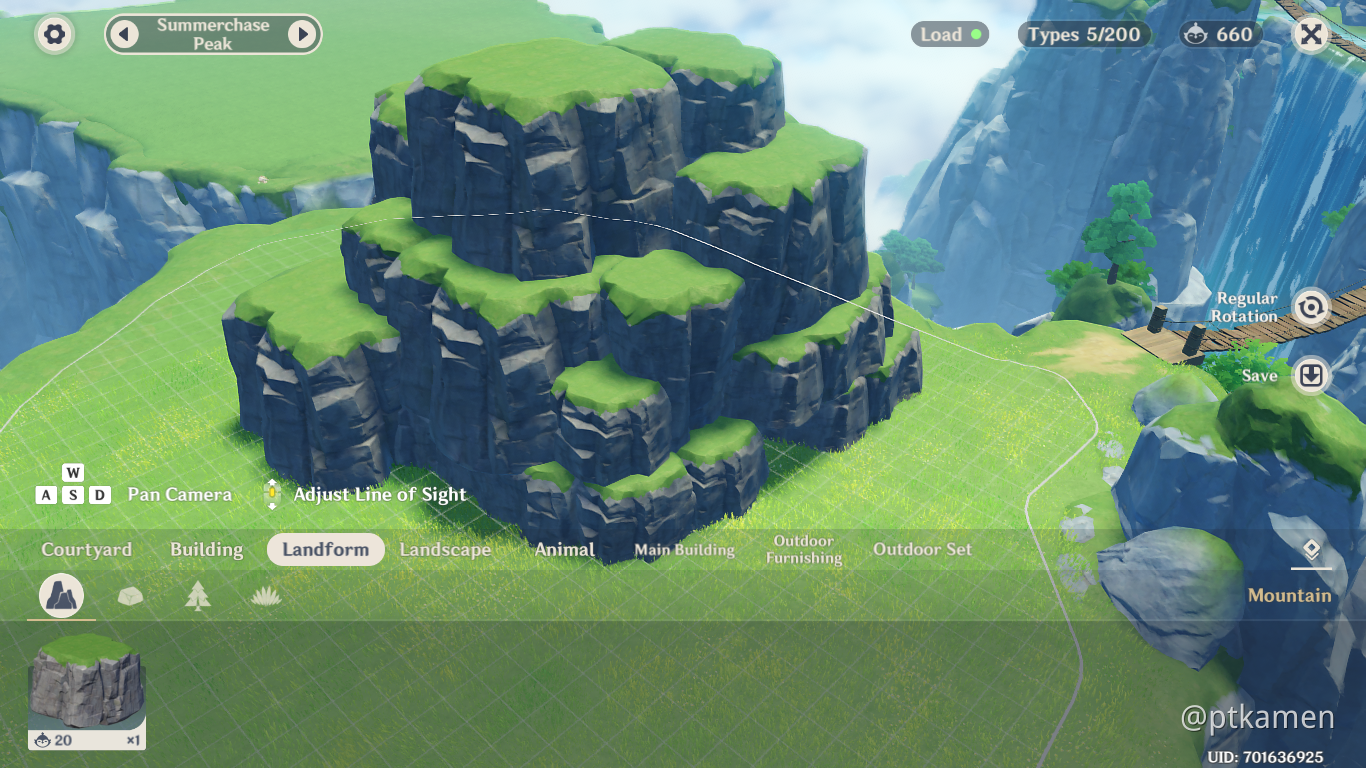This screenshot has height=768, width=1366.
Task: Open the settings gear menu
Action: coord(53,34)
